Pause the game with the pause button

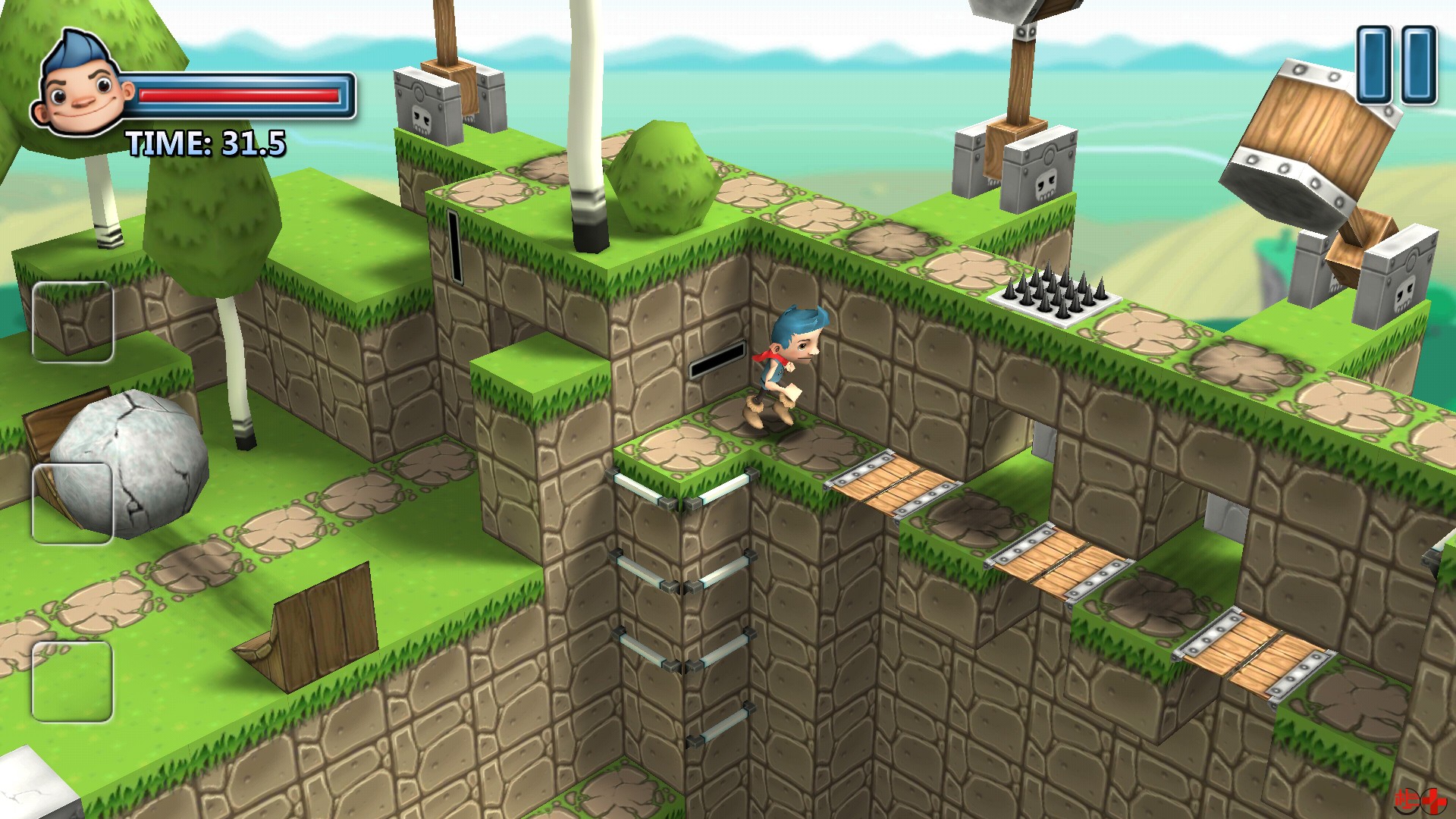[1395, 64]
